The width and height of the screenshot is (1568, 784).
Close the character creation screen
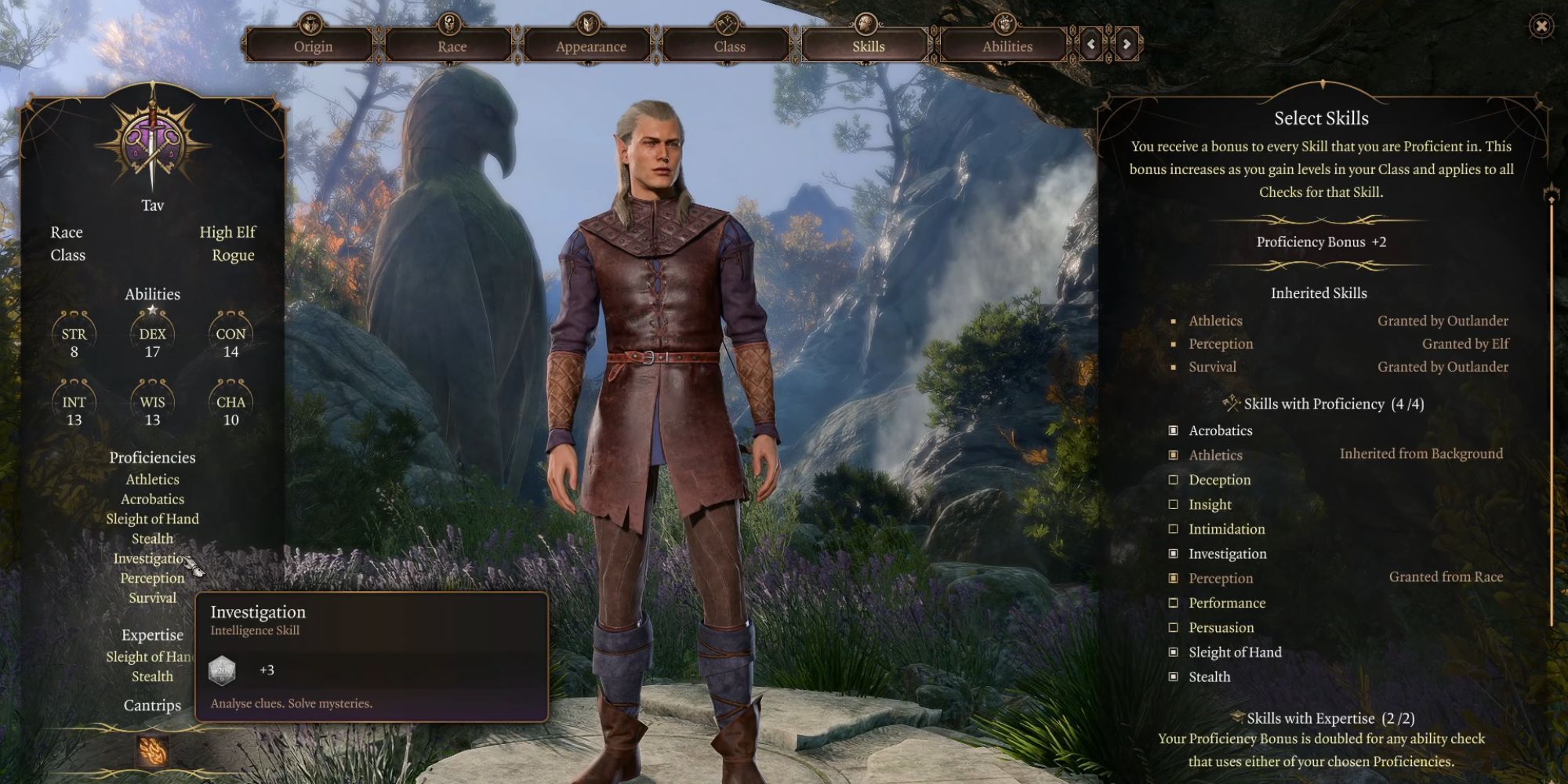(1541, 27)
